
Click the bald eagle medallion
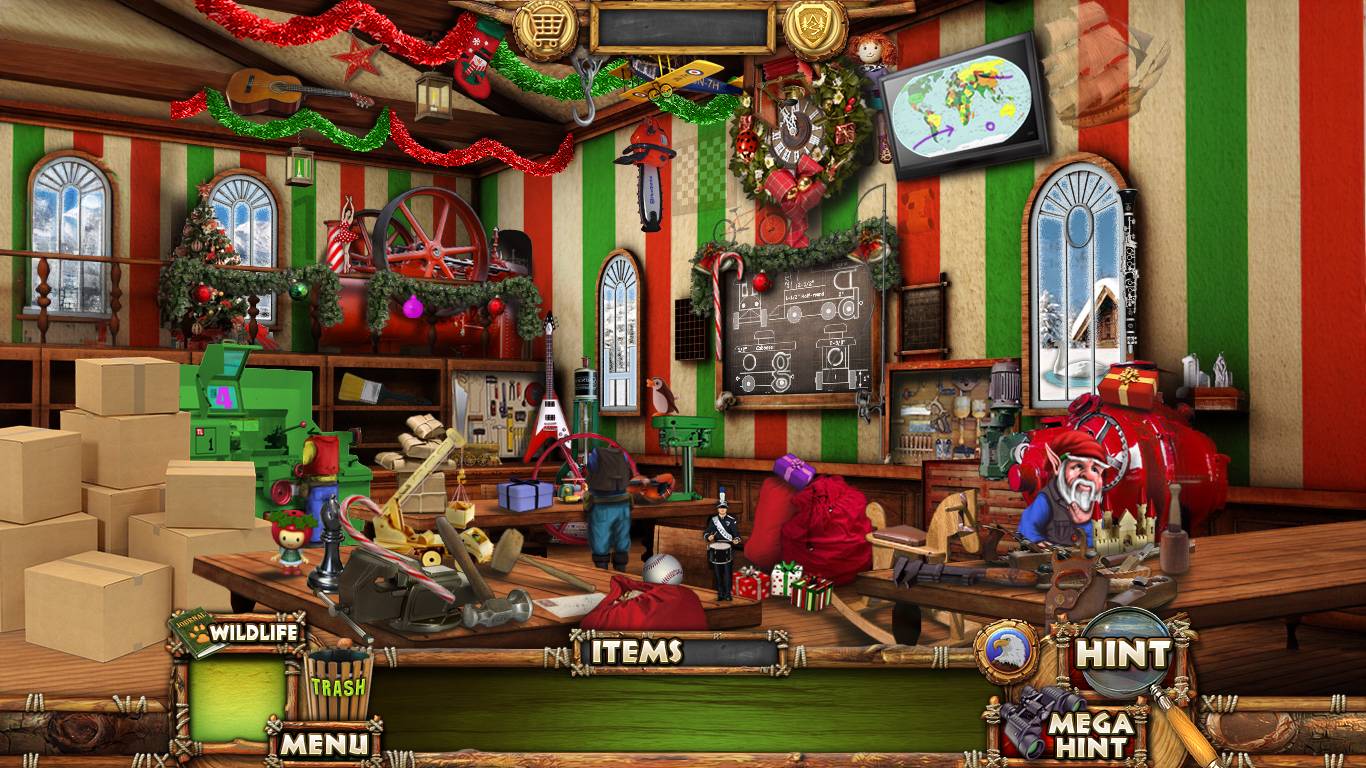[x=1007, y=651]
